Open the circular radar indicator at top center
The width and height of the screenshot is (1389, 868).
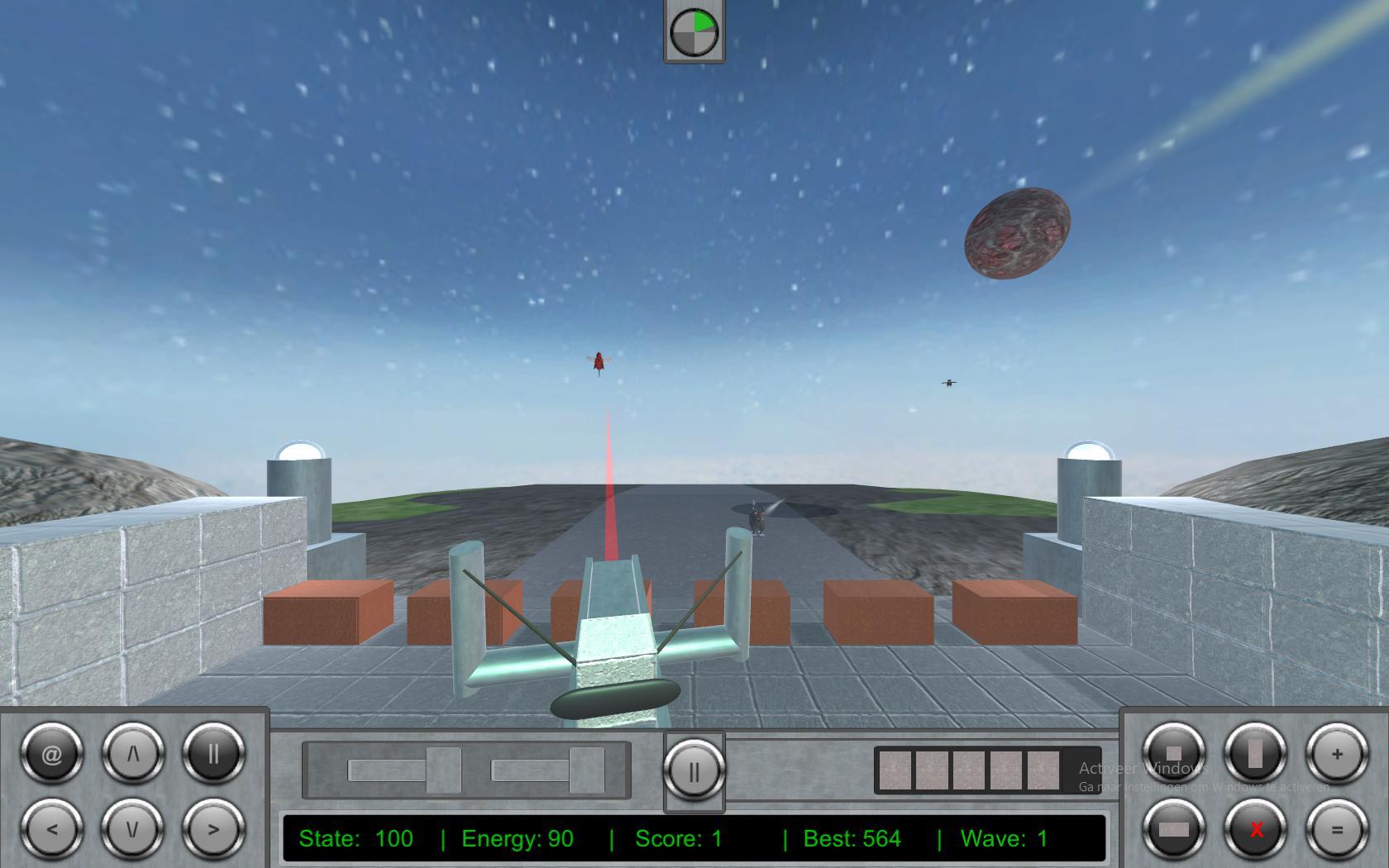694,33
